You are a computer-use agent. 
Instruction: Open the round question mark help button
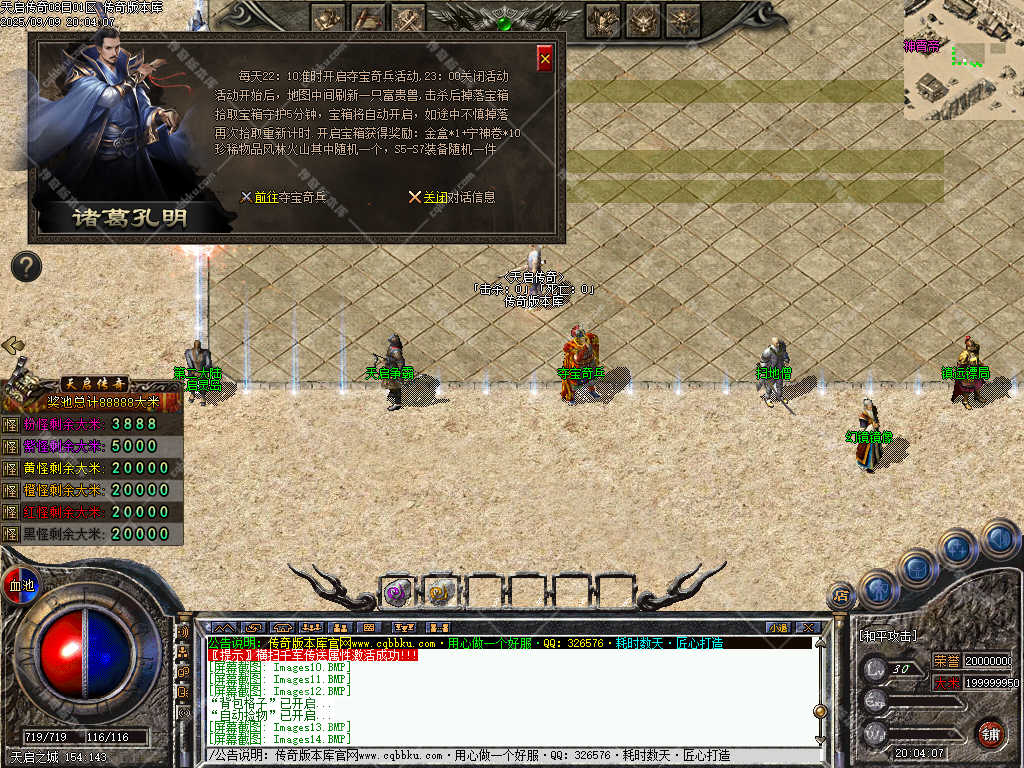[x=27, y=266]
